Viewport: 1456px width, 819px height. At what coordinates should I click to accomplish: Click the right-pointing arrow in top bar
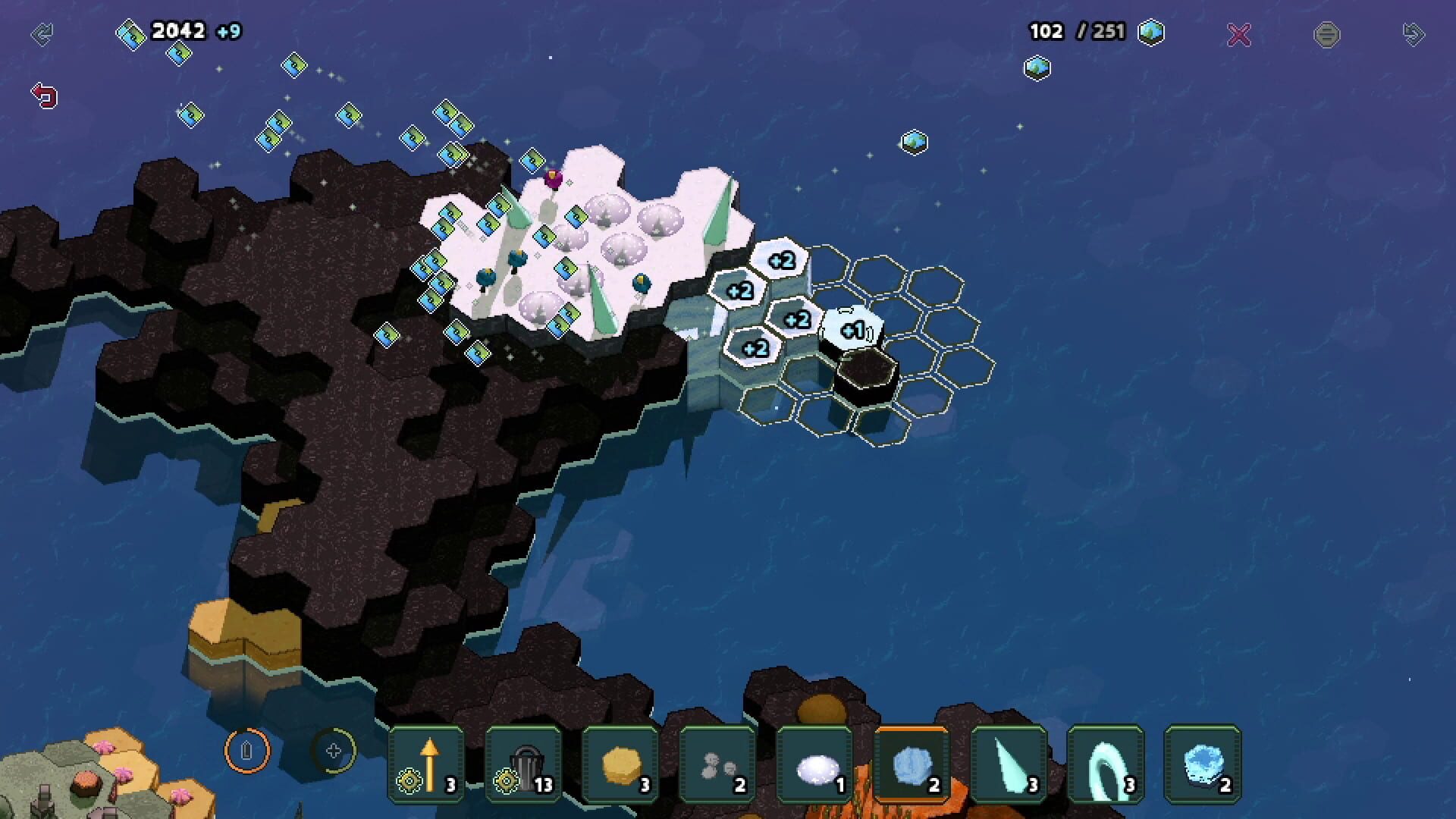point(1414,34)
